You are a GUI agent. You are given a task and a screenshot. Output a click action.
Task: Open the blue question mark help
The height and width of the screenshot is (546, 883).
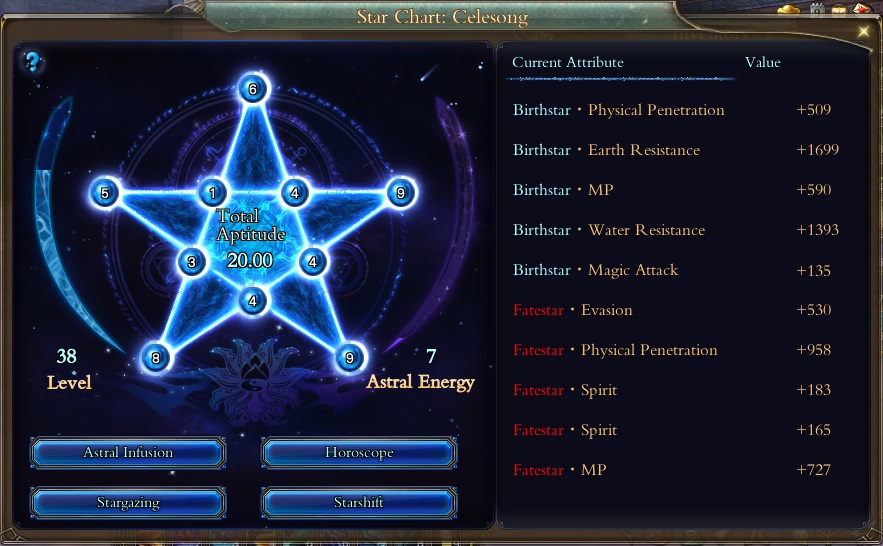click(x=33, y=63)
